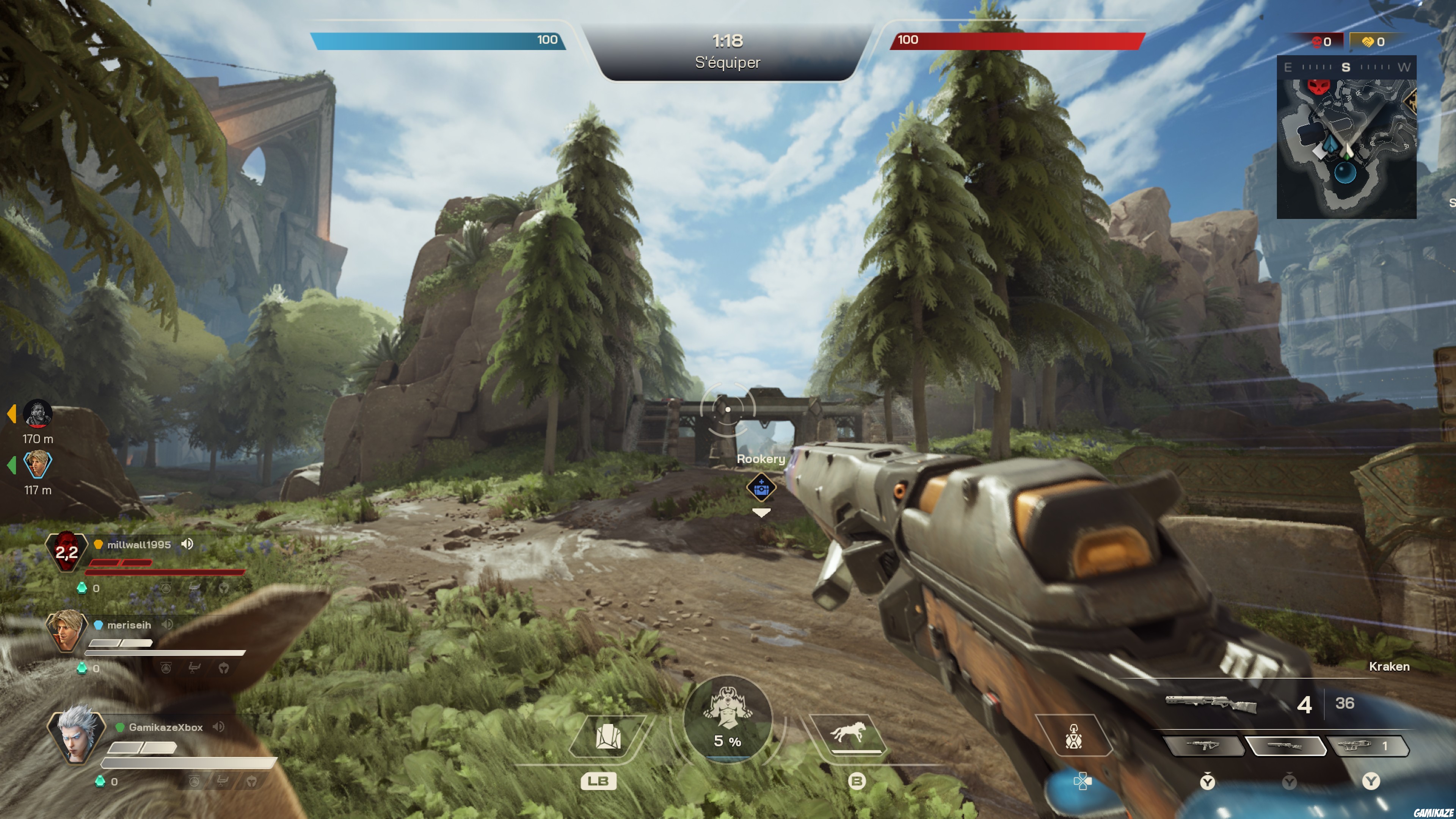Click the Rookery supply waypoint marker

[x=761, y=488]
